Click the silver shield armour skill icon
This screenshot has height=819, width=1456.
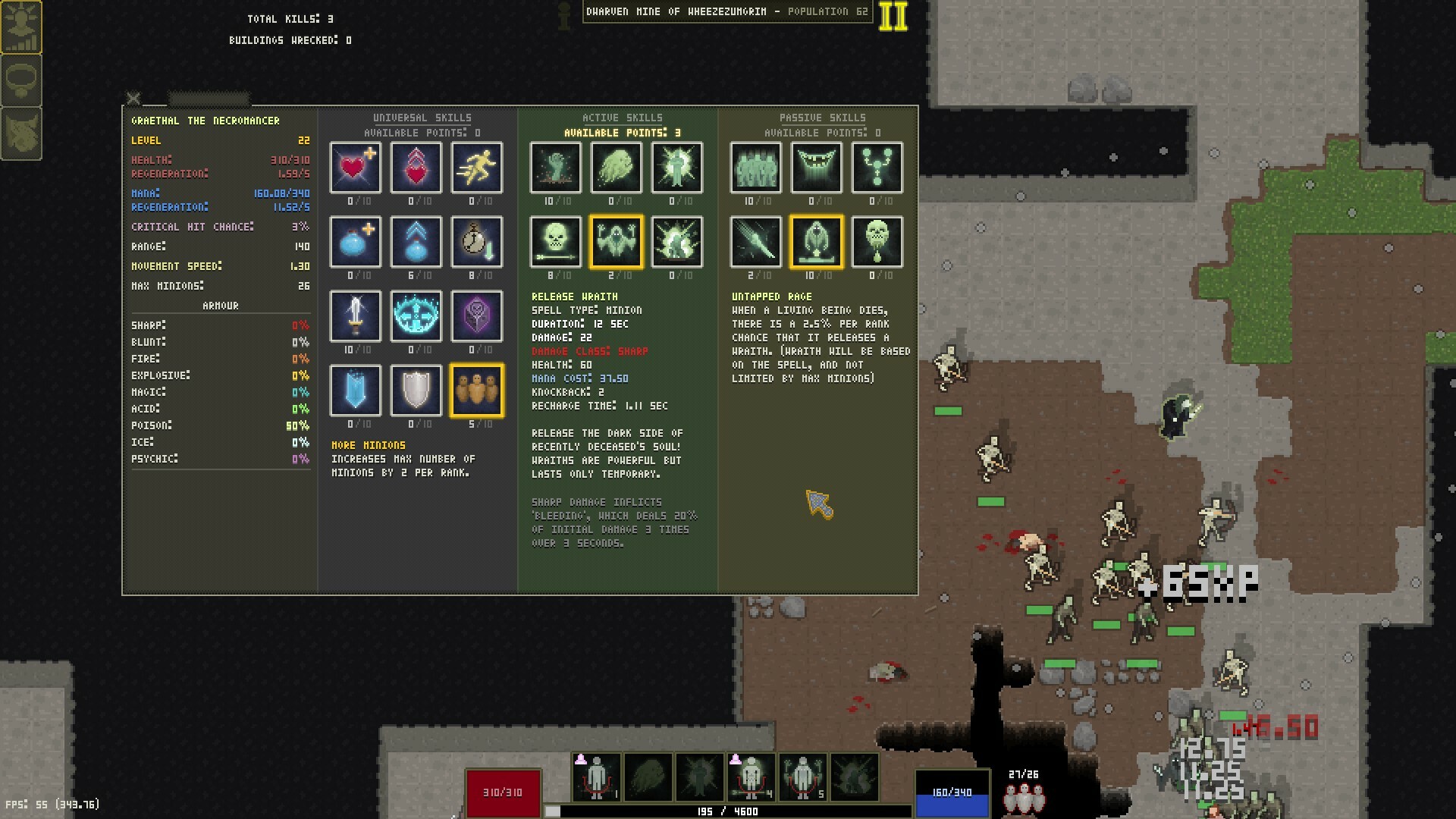tap(416, 390)
